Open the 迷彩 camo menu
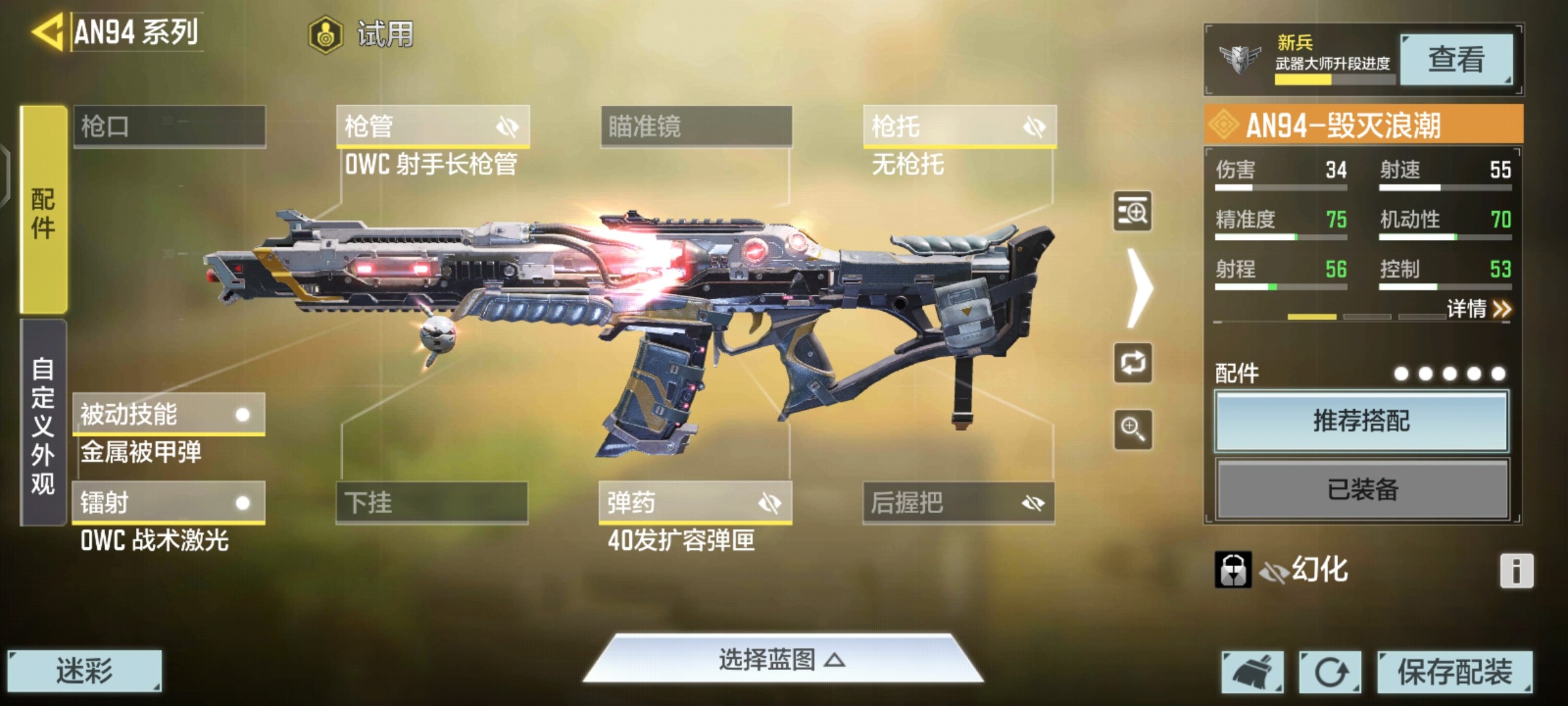1568x706 pixels. 84,671
